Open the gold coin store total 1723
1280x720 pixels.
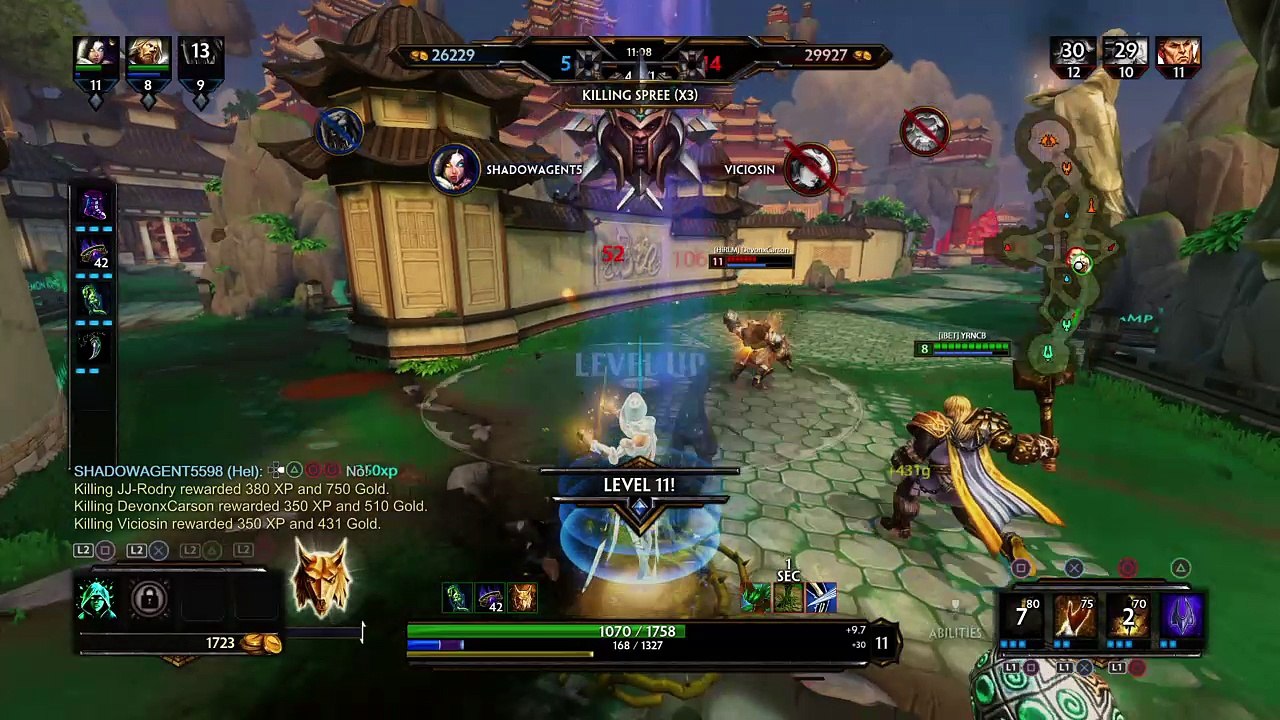[230, 643]
